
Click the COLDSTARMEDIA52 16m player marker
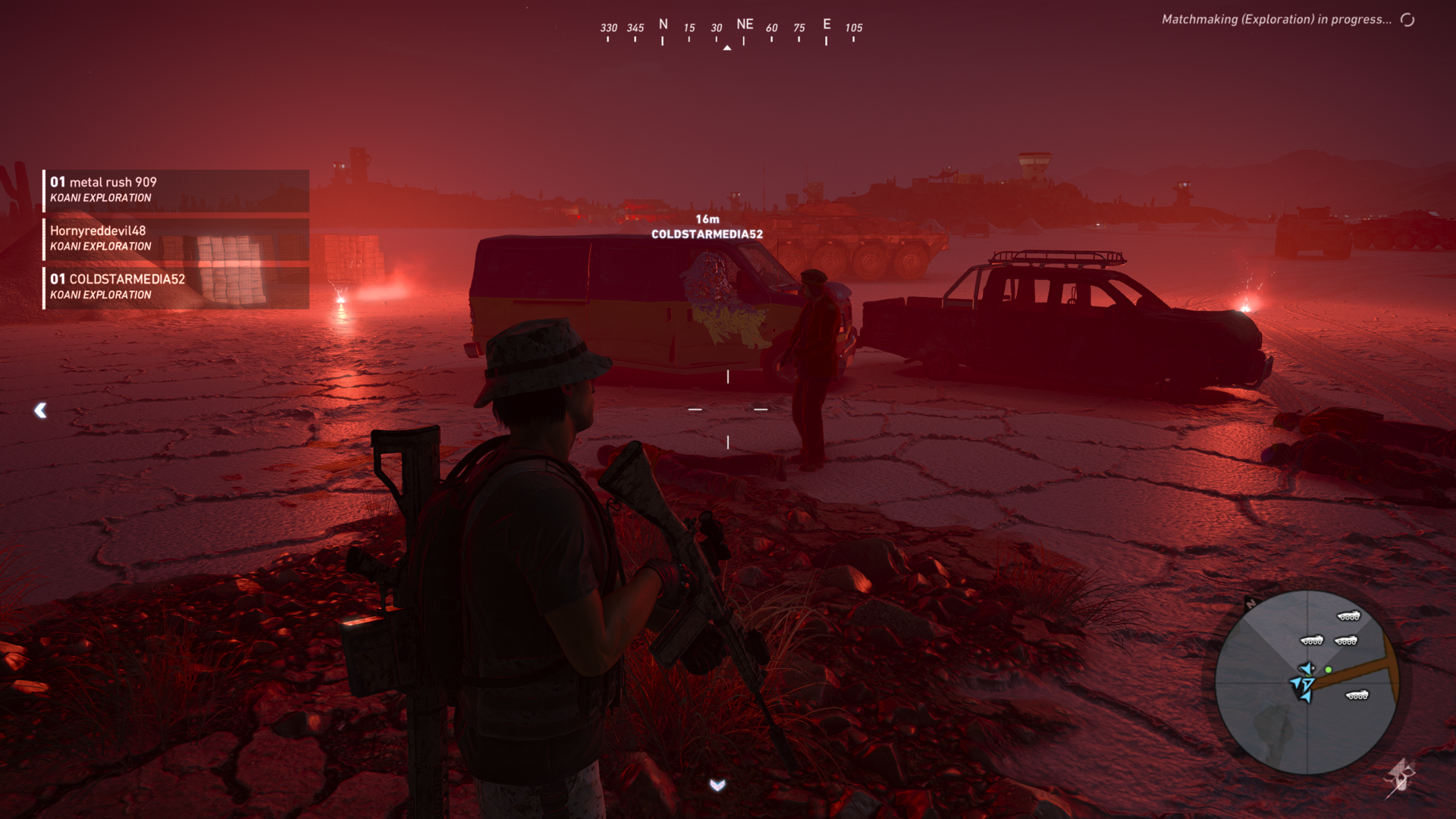point(707,227)
